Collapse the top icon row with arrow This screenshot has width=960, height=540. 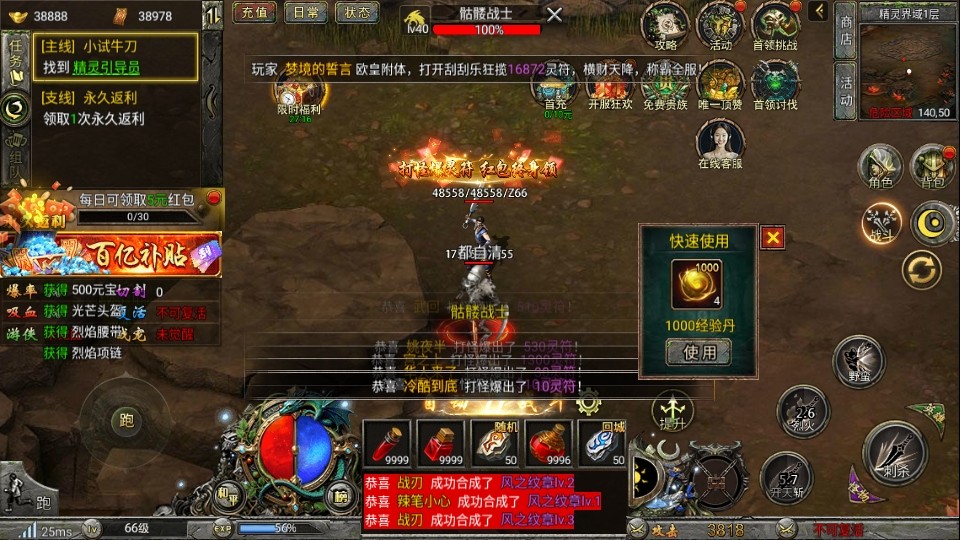[818, 11]
